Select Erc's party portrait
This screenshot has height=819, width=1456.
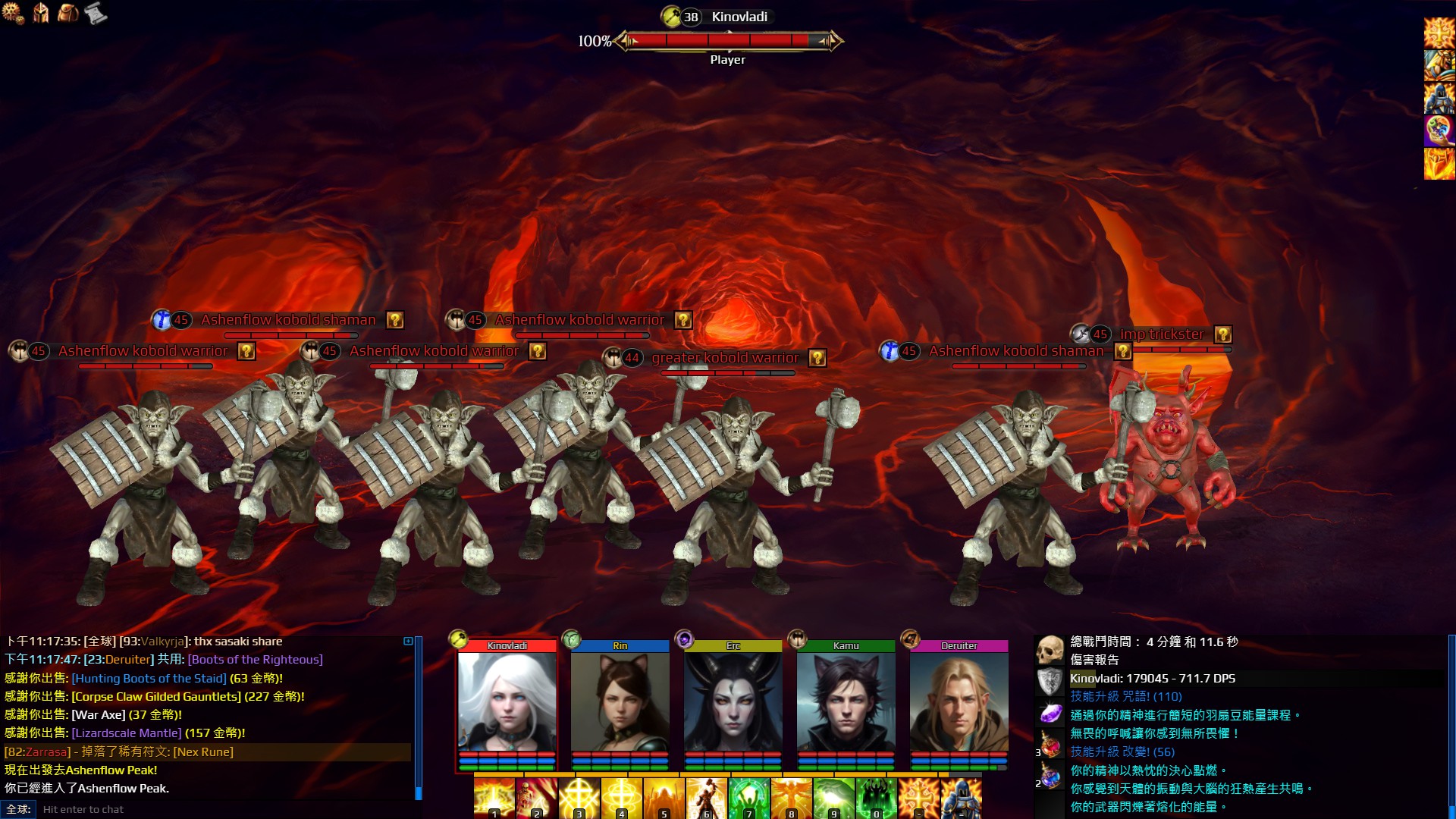[733, 701]
